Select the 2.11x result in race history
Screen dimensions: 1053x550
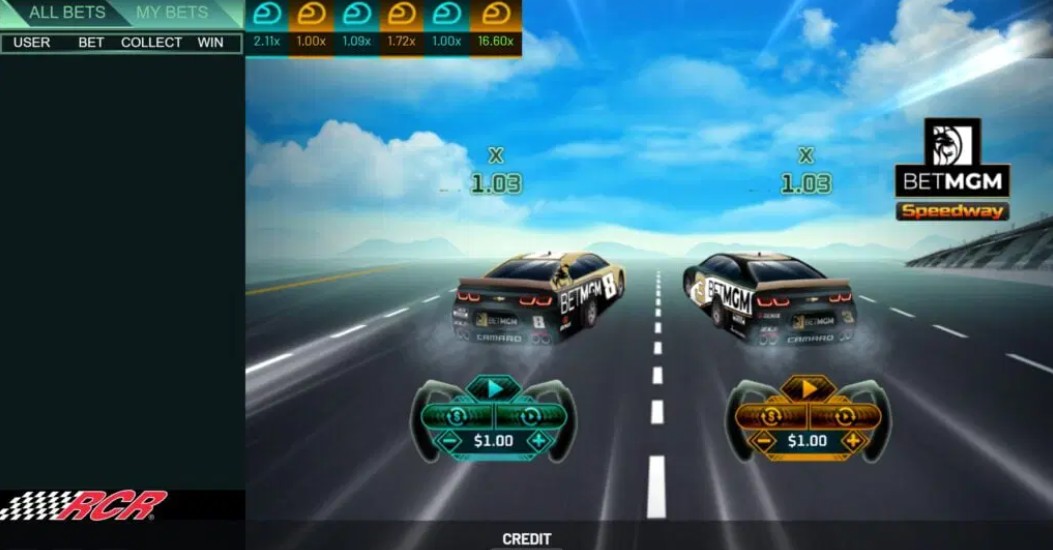pyautogui.click(x=267, y=28)
